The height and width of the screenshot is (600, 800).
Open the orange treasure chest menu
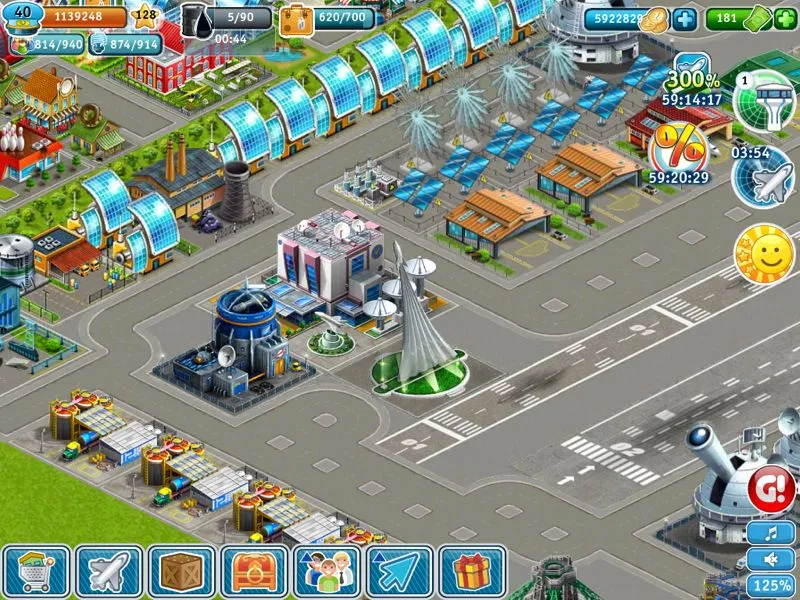(x=254, y=571)
